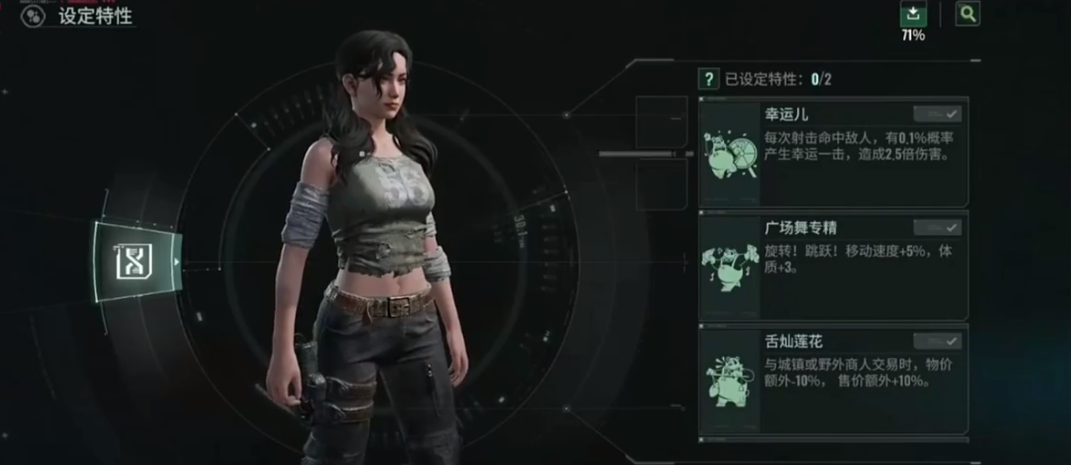Select the DNA trait category tab
This screenshot has width=1071, height=465.
point(133,262)
